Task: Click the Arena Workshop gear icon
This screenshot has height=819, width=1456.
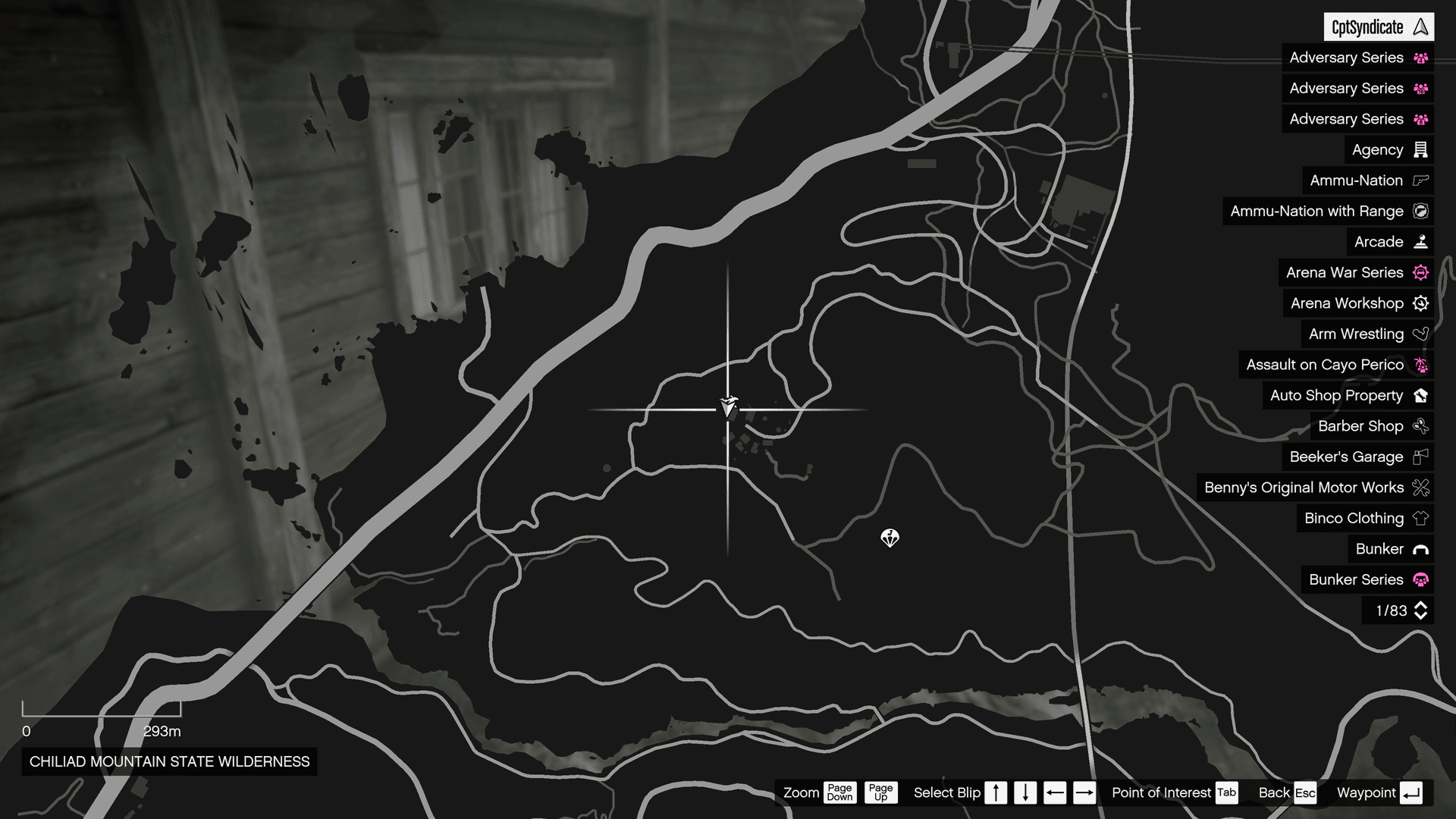Action: 1420,303
